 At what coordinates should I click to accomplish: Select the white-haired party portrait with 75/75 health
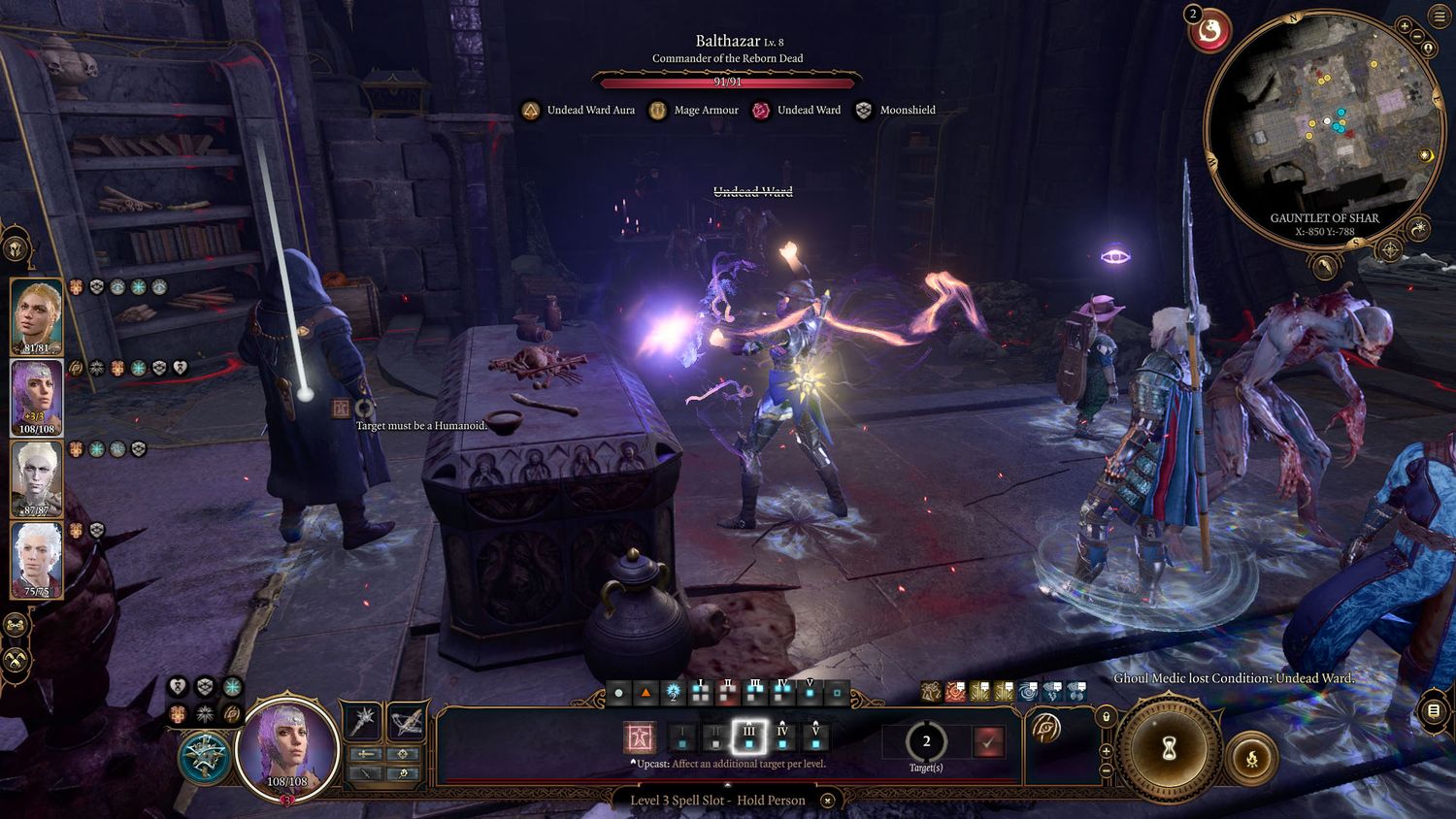click(x=37, y=560)
